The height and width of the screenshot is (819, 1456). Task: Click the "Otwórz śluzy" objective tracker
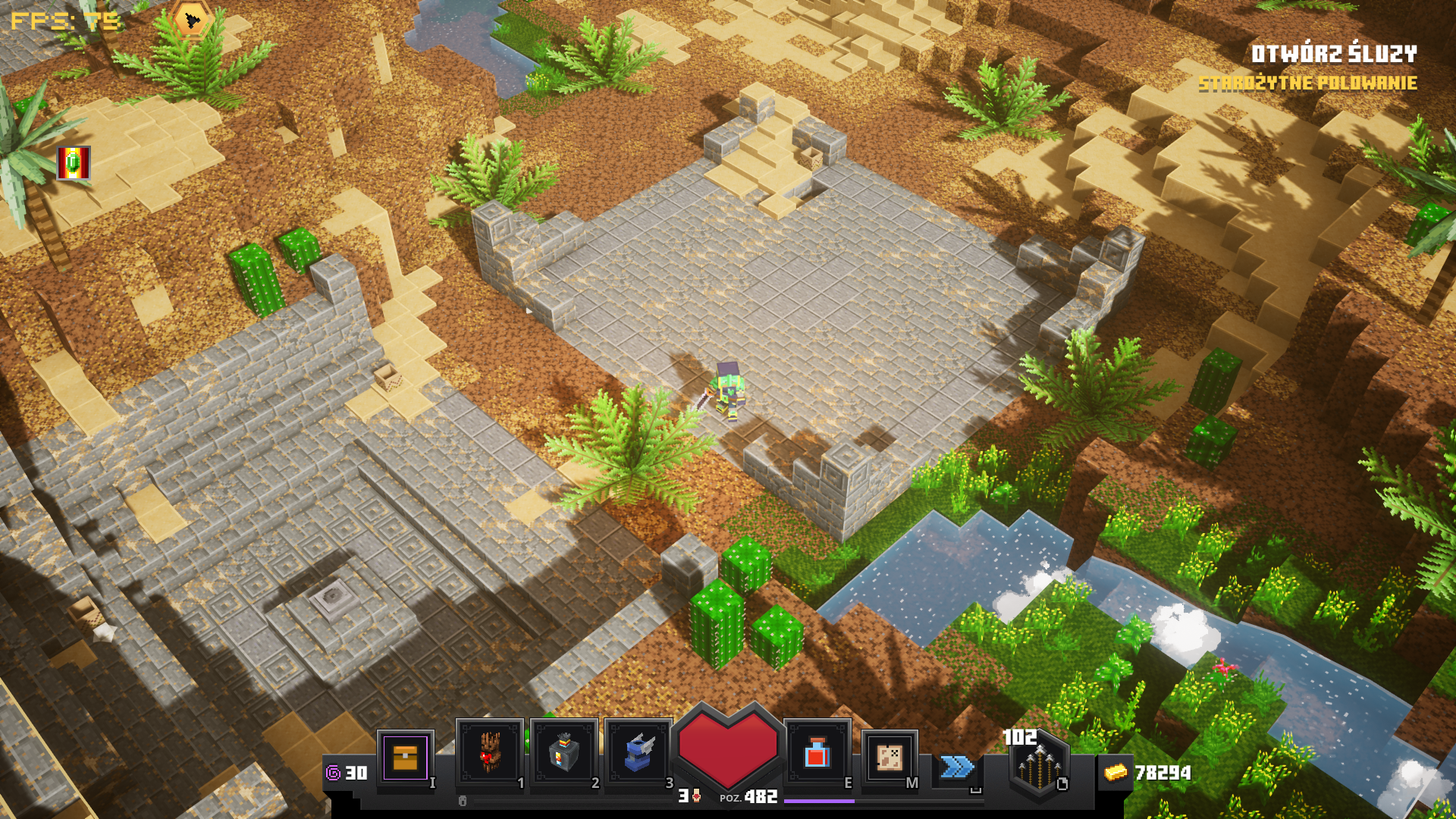(x=1333, y=54)
